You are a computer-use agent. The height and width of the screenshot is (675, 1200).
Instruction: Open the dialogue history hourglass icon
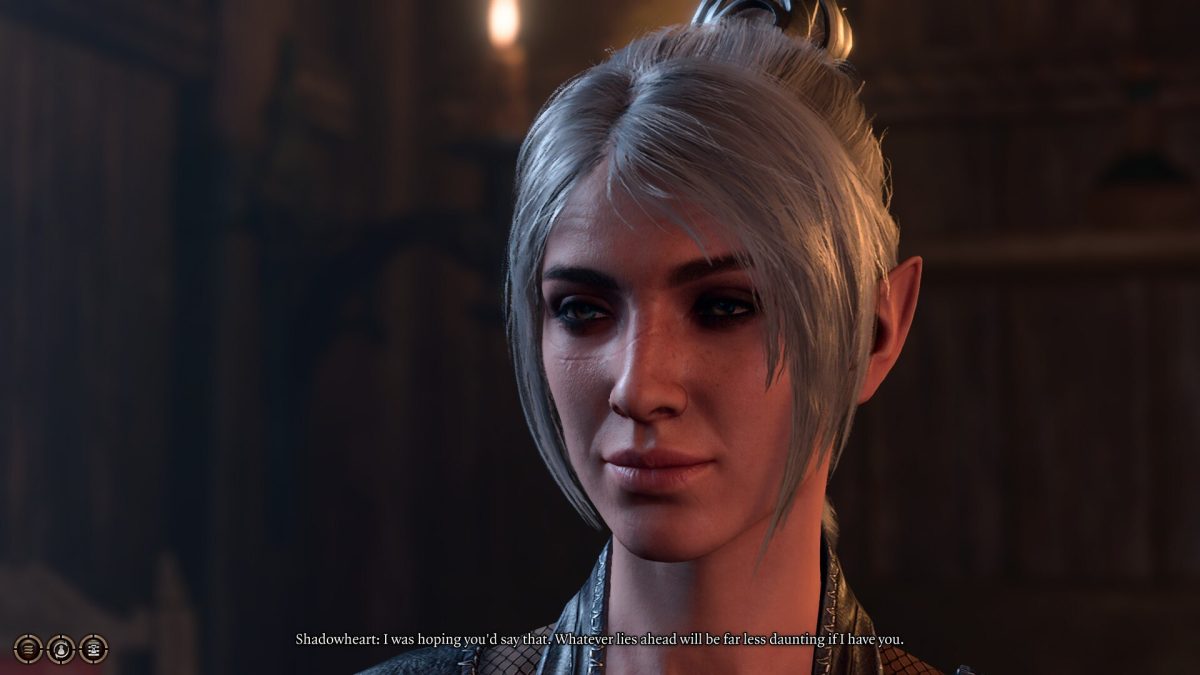pos(94,649)
